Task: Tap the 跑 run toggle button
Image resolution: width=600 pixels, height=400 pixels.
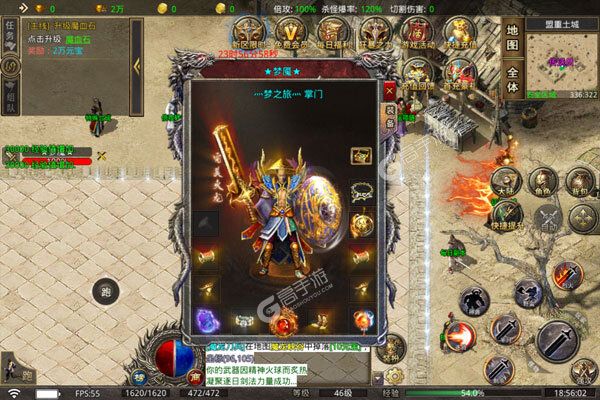Action: [107, 291]
